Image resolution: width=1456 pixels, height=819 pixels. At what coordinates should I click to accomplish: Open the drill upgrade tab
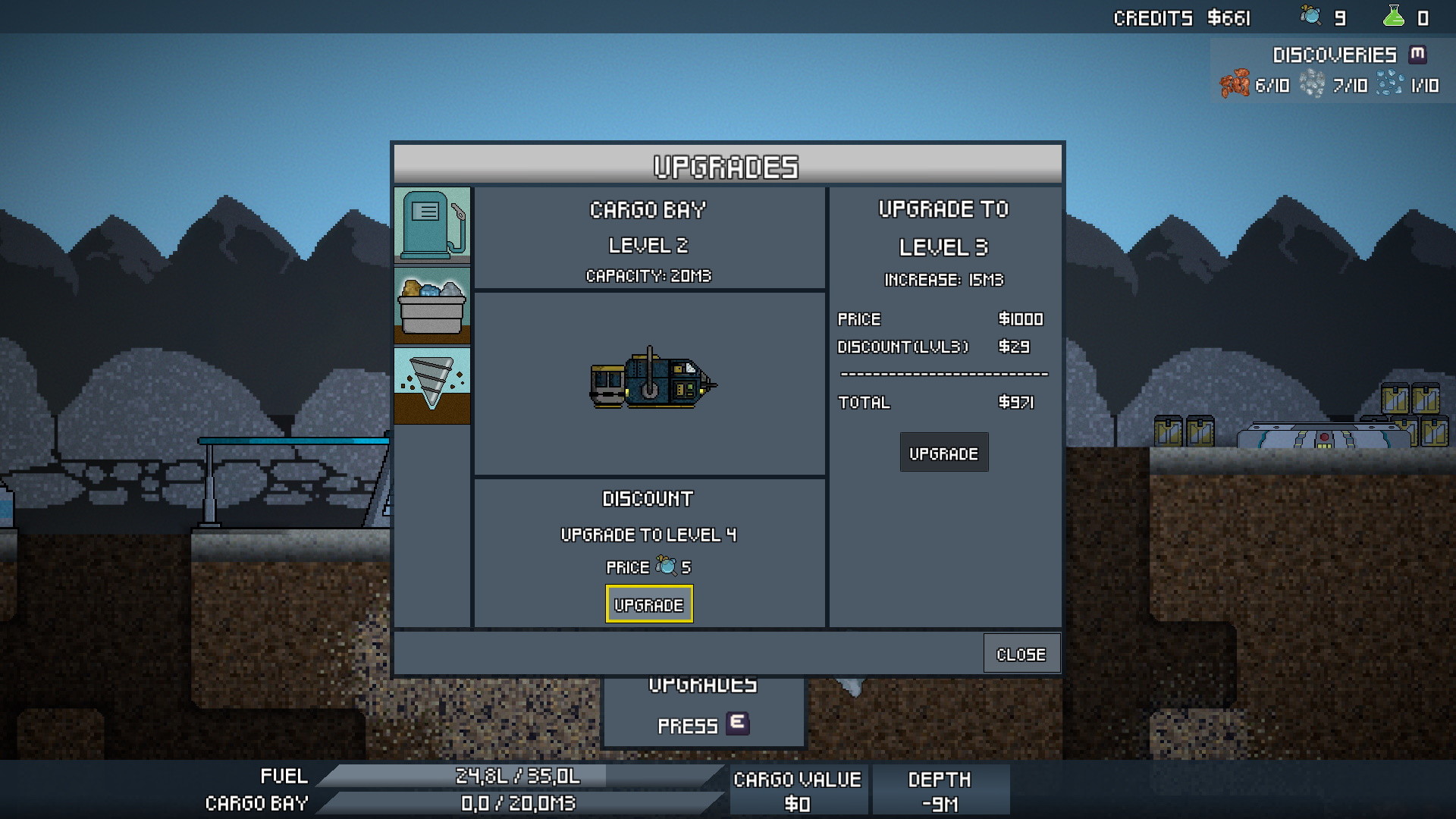(431, 385)
